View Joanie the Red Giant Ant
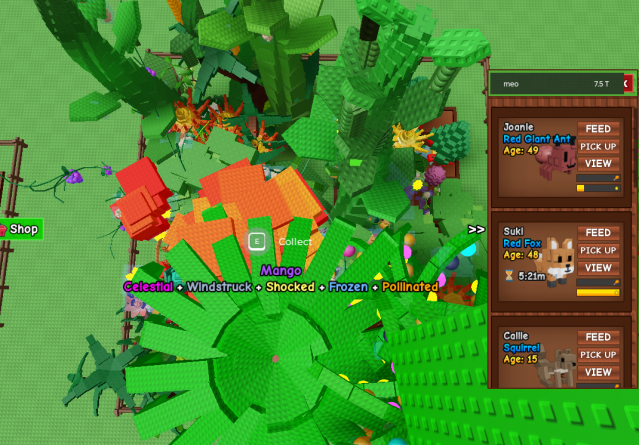Viewport: 639px width, 445px height. 598,163
